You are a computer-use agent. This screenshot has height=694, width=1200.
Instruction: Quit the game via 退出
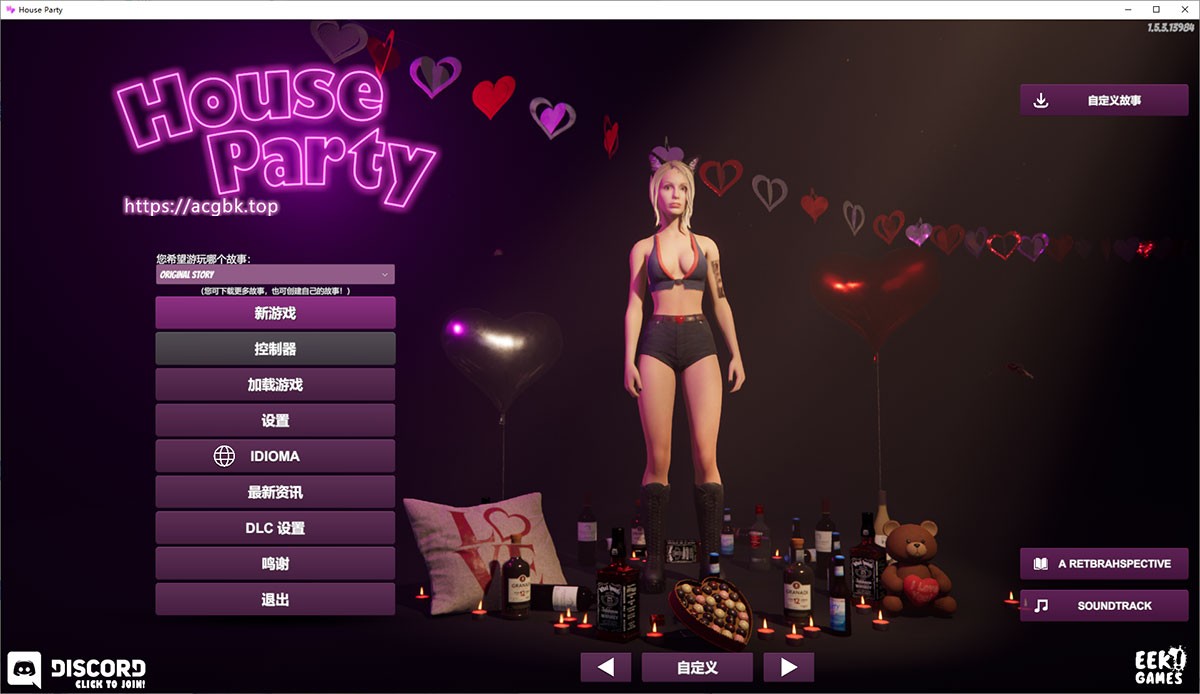pos(275,600)
